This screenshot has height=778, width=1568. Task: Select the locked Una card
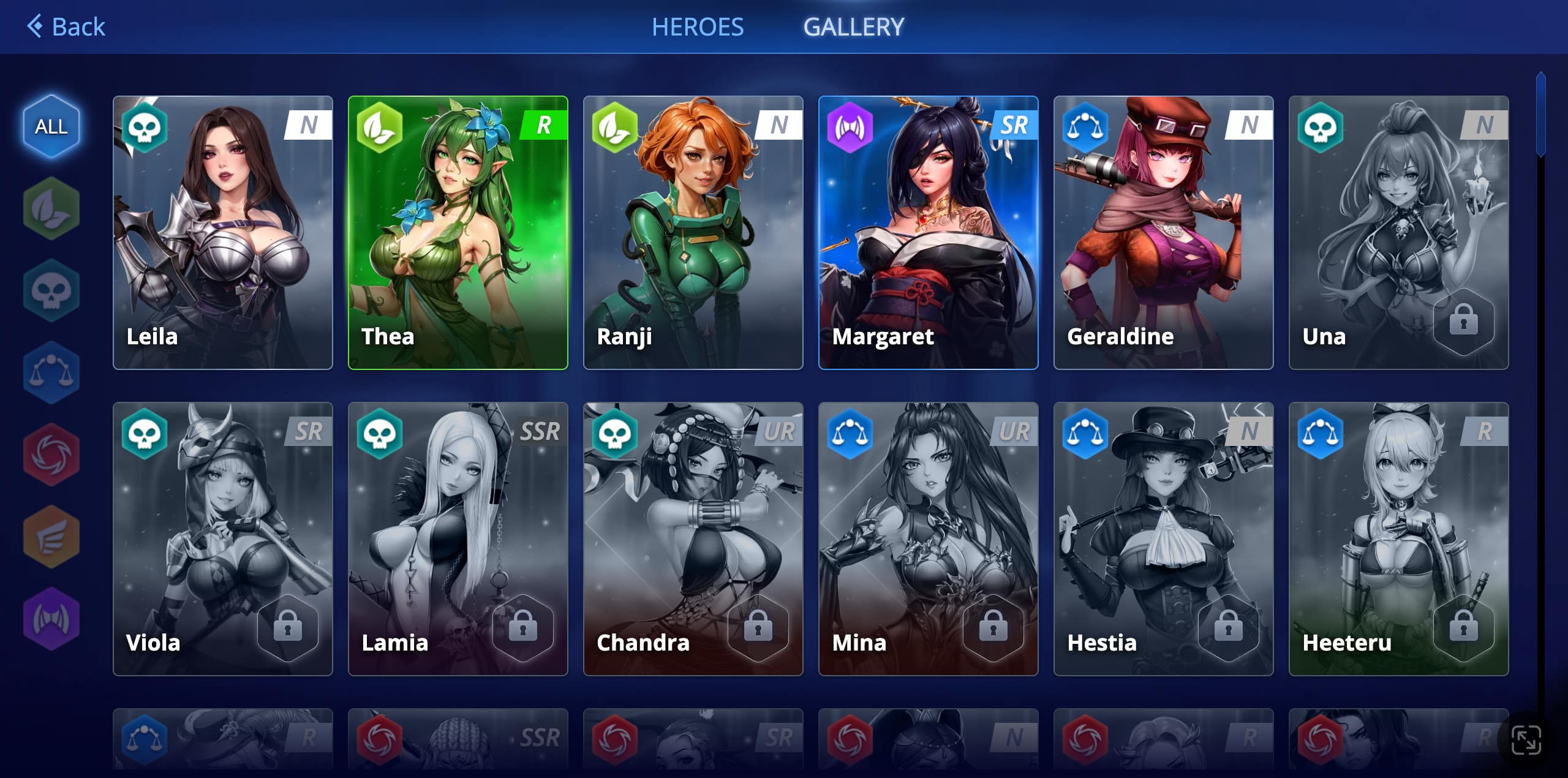(x=1399, y=233)
